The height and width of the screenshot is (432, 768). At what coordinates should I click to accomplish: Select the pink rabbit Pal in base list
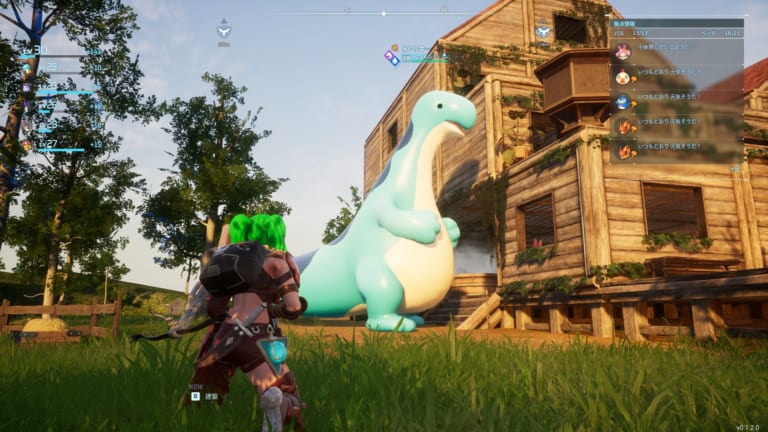click(623, 52)
